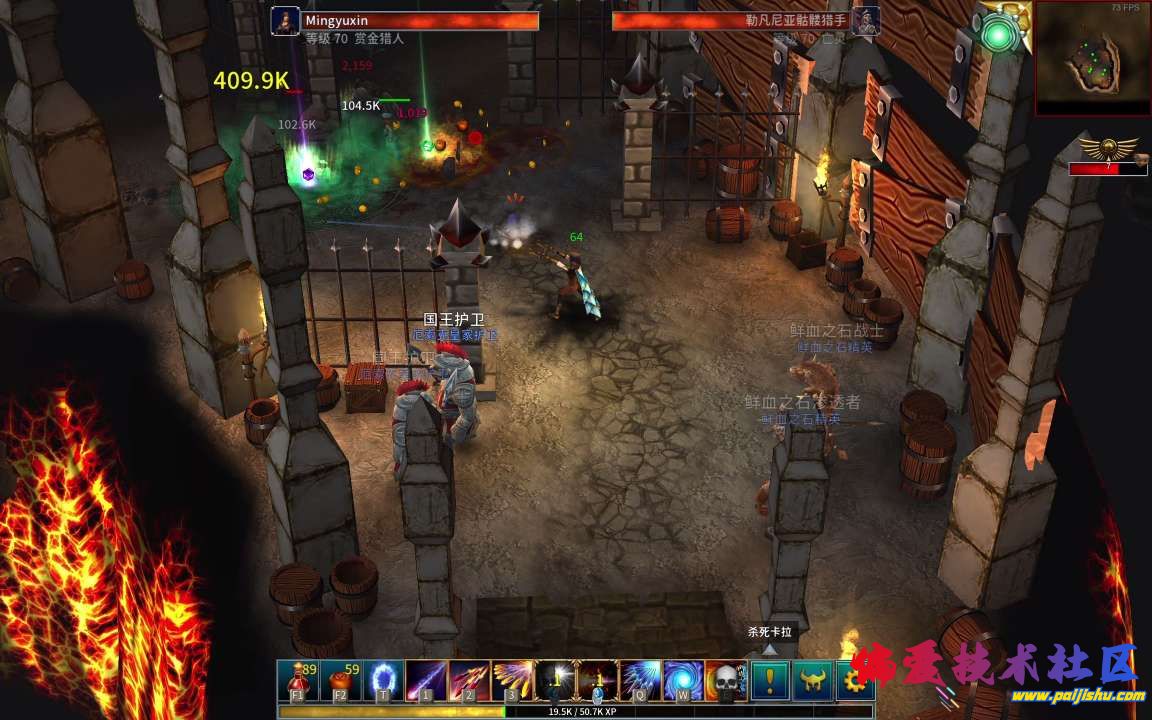The height and width of the screenshot is (720, 1152).
Task: Open the horned helmet character menu
Action: pos(814,680)
